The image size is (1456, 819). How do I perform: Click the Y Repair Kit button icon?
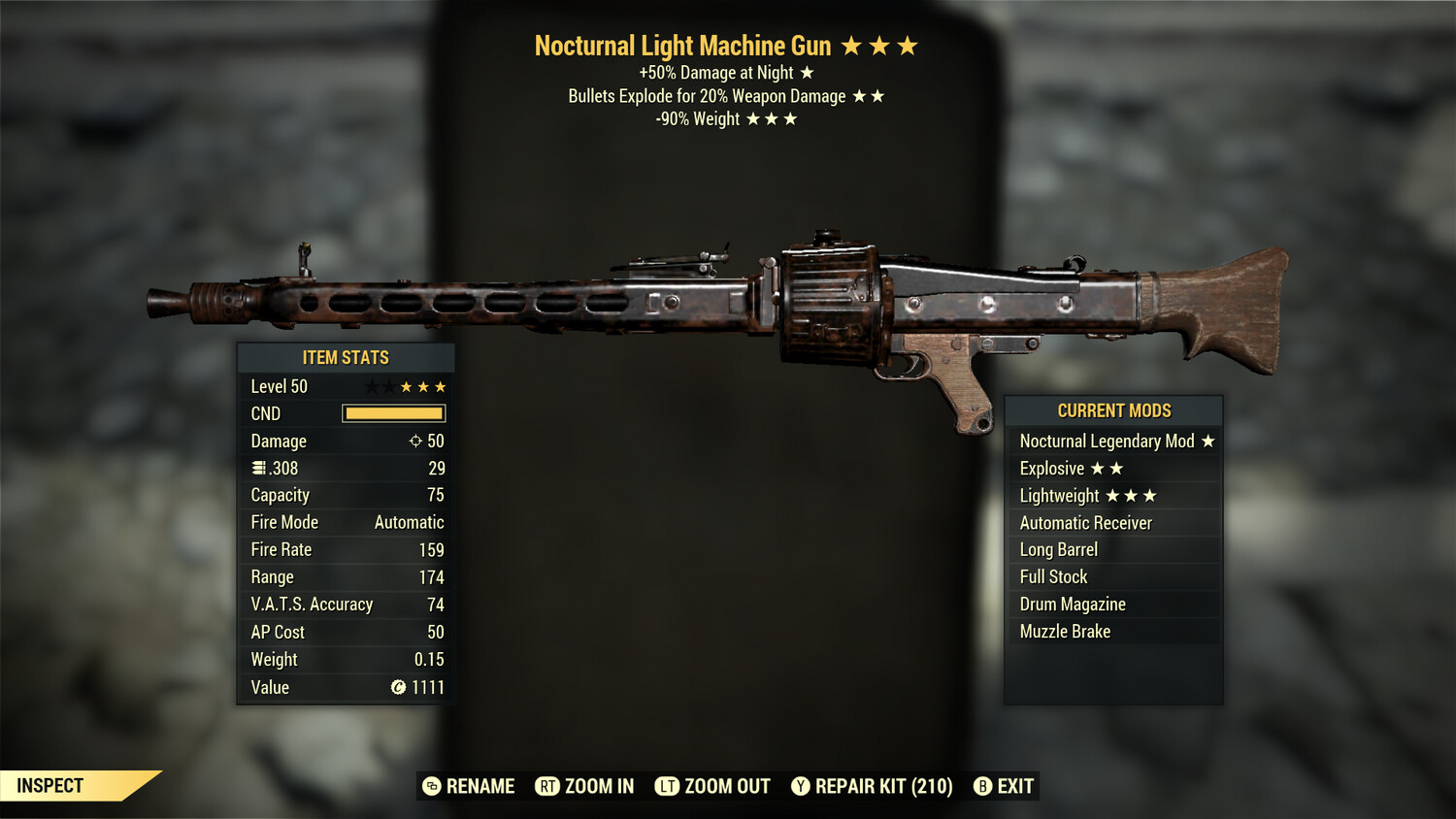point(801,786)
